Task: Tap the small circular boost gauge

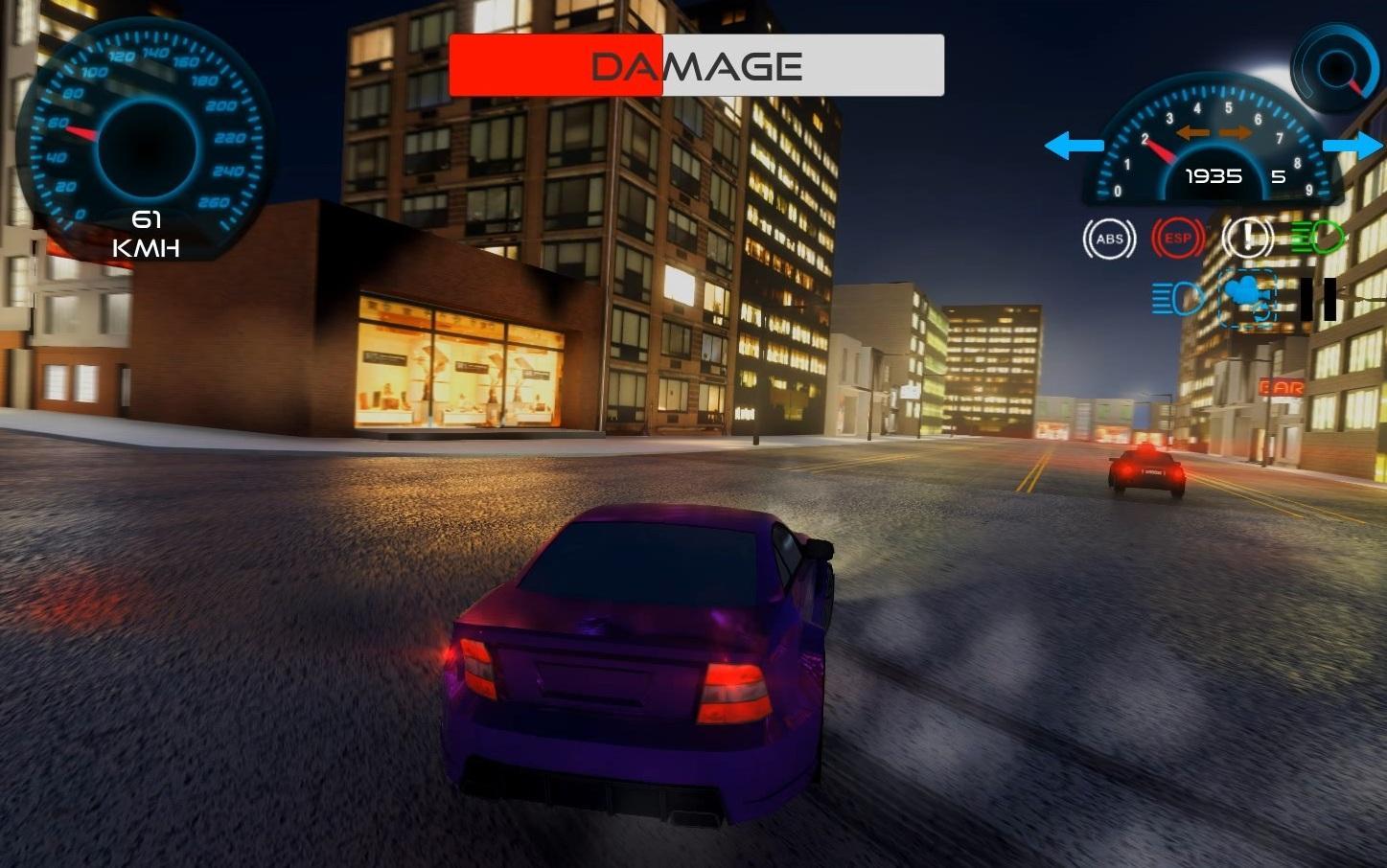Action: pyautogui.click(x=1335, y=67)
